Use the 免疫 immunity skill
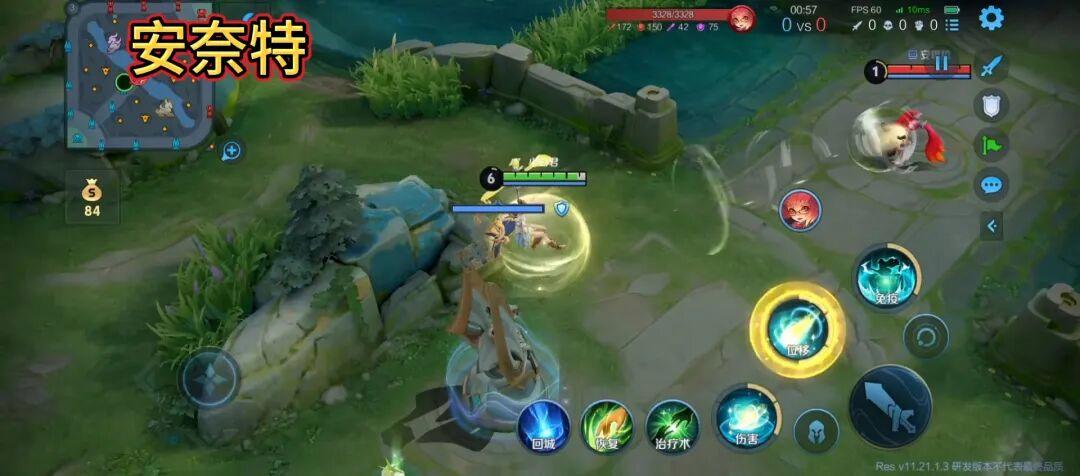This screenshot has height=476, width=1080. coord(886,276)
